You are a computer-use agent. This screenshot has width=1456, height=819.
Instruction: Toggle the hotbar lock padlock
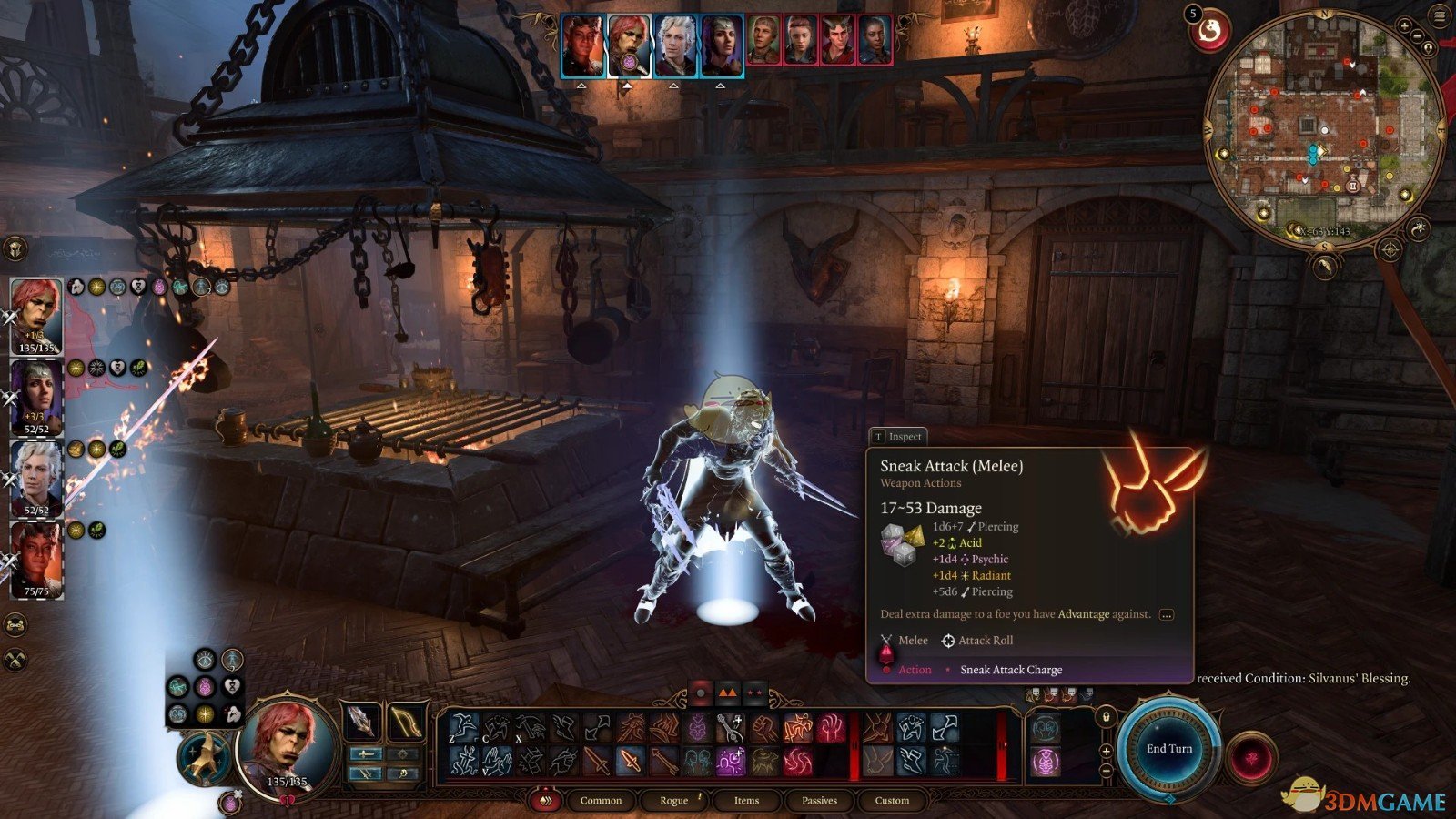point(1106,717)
